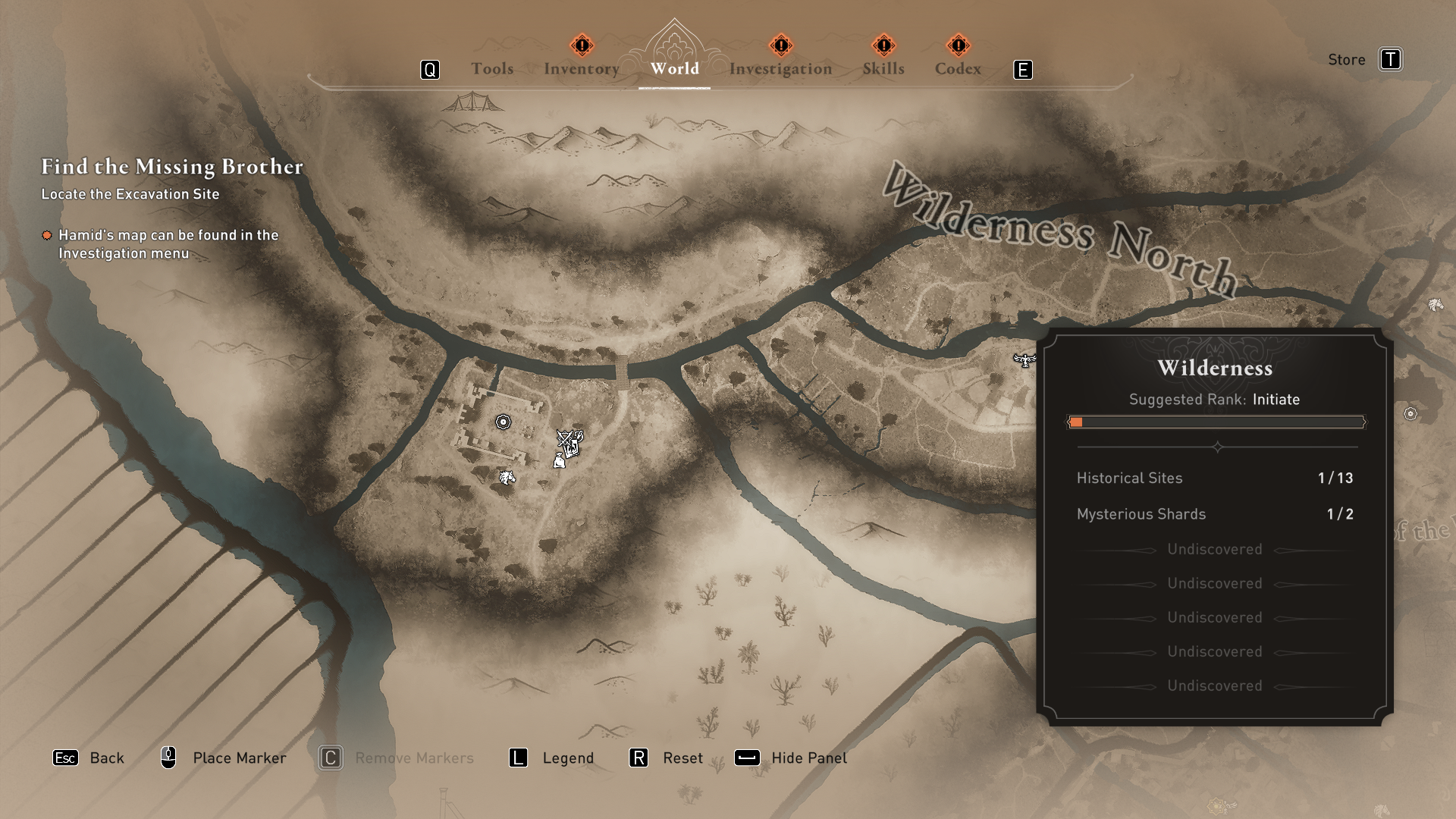
Task: Click the Wilderness rank progress bar
Action: pyautogui.click(x=1216, y=422)
